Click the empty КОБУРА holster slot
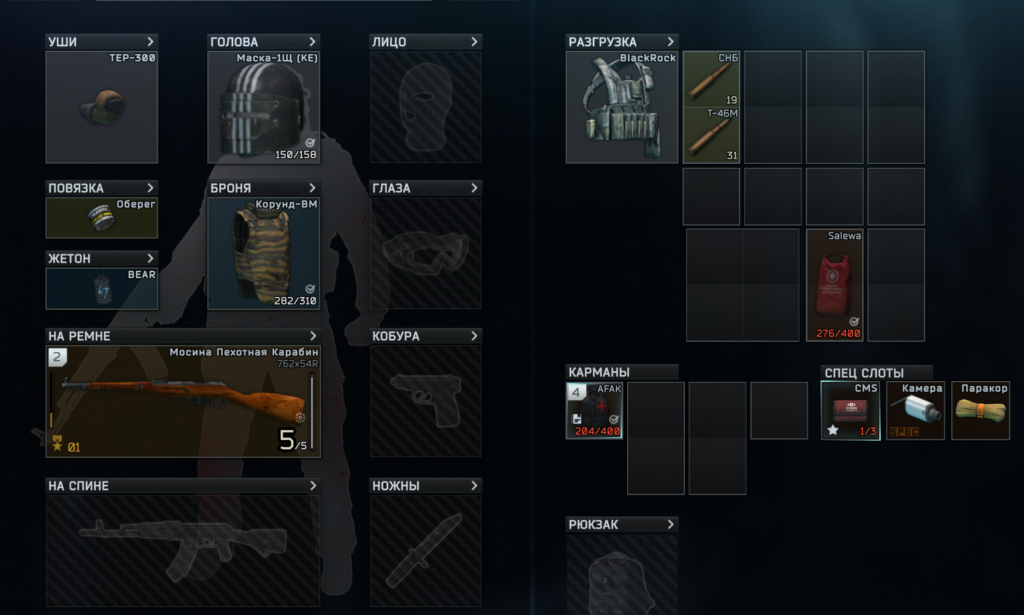The height and width of the screenshot is (615, 1024). pyautogui.click(x=425, y=401)
